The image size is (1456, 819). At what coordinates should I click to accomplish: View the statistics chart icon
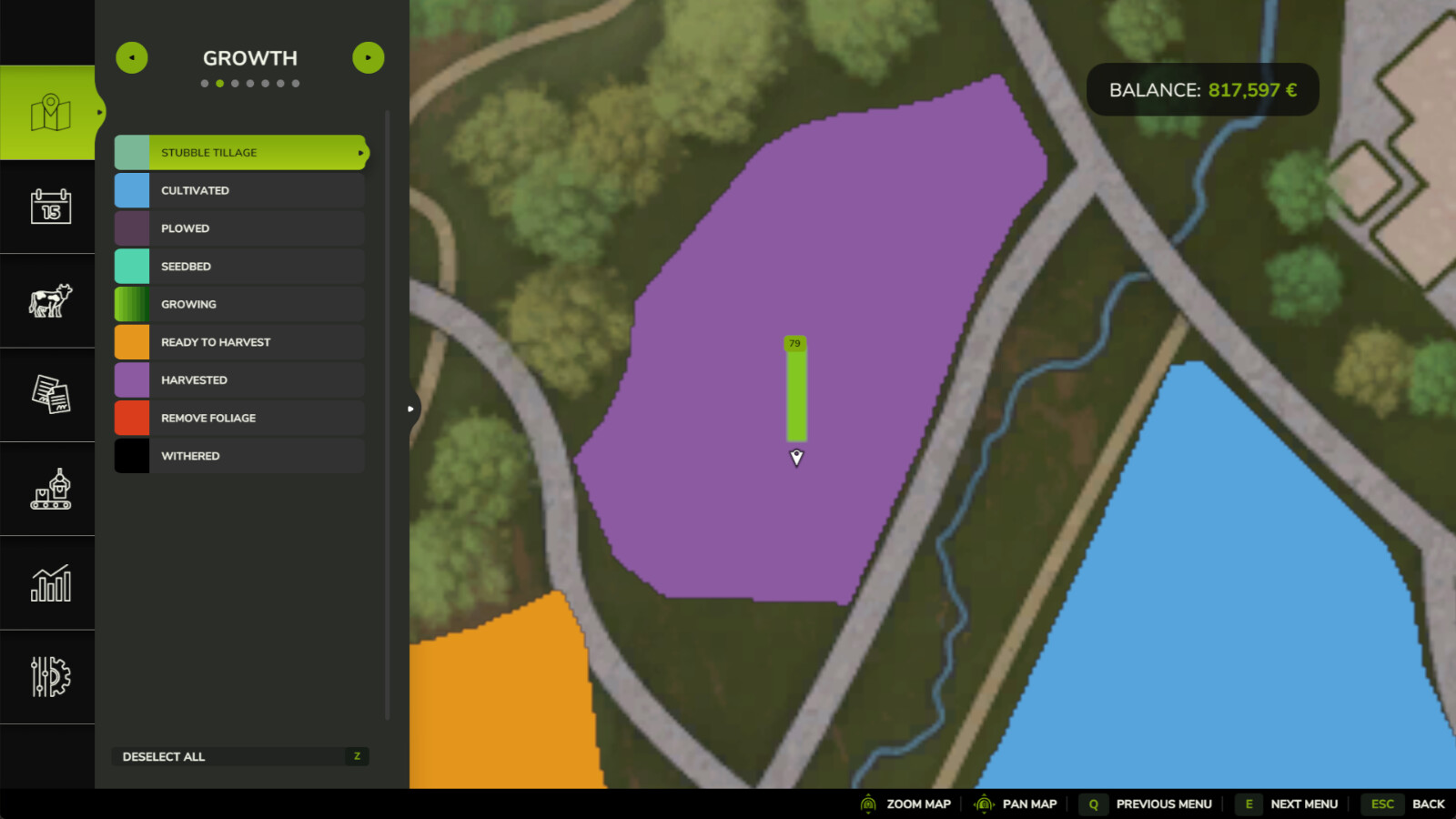50,582
